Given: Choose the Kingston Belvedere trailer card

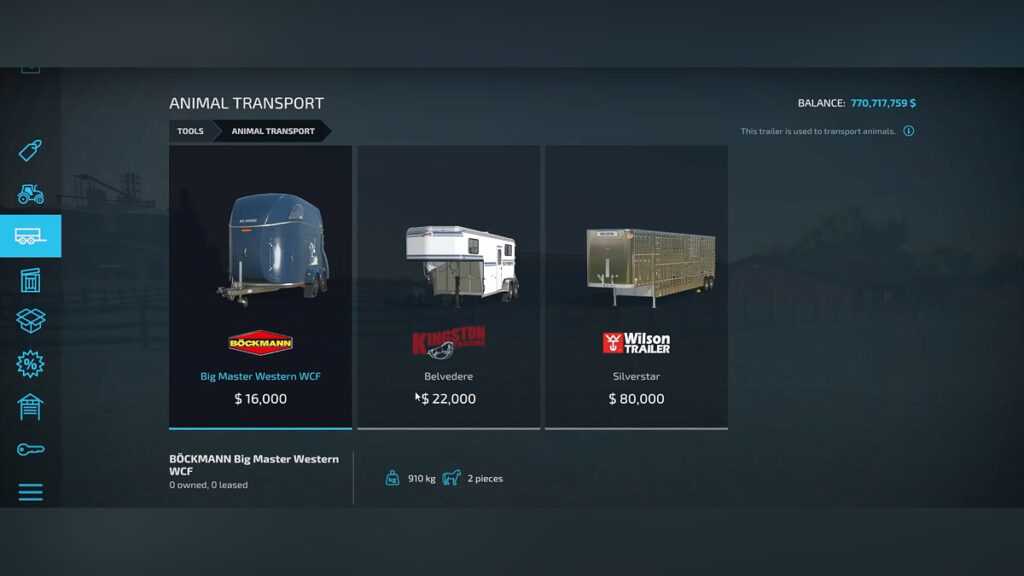Looking at the screenshot, I should (x=448, y=286).
